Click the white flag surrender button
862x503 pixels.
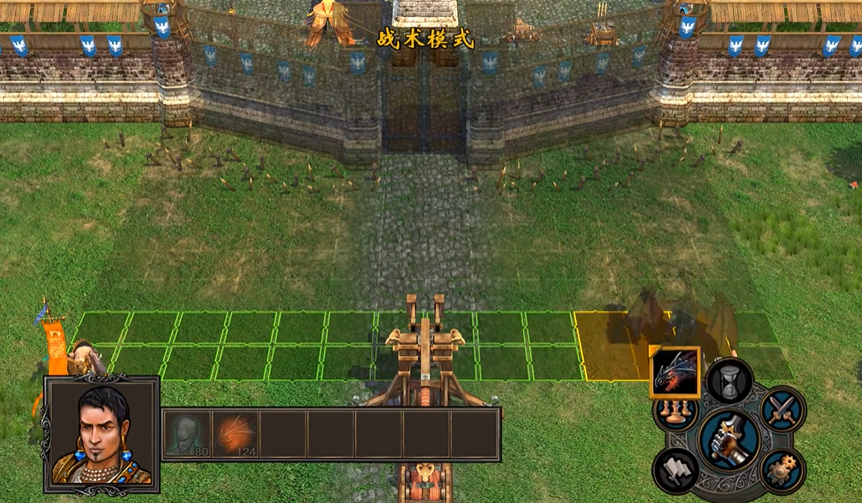[676, 470]
